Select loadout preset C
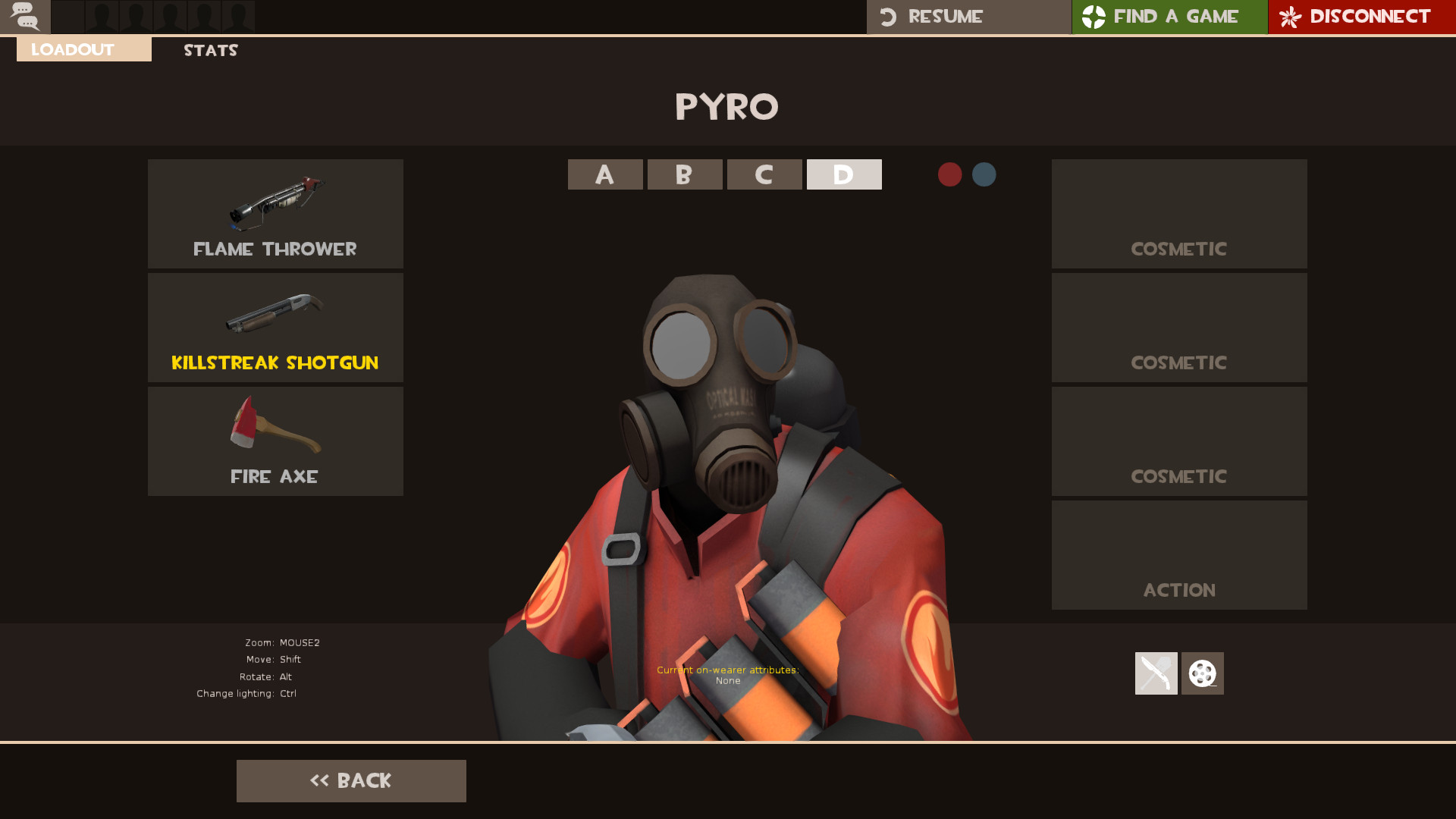Image resolution: width=1456 pixels, height=819 pixels. coord(764,174)
